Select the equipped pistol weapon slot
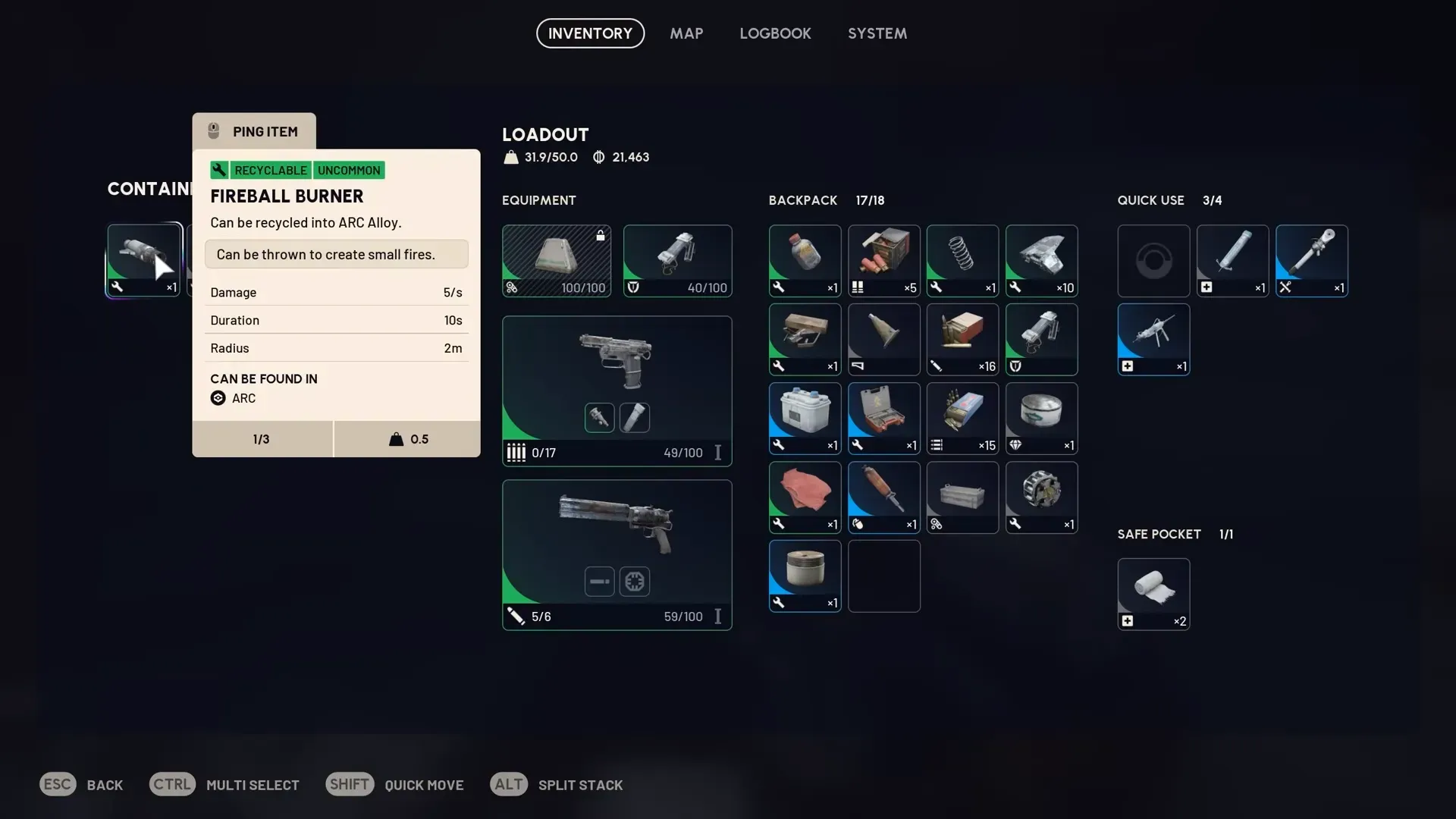This screenshot has height=819, width=1456. click(x=617, y=391)
